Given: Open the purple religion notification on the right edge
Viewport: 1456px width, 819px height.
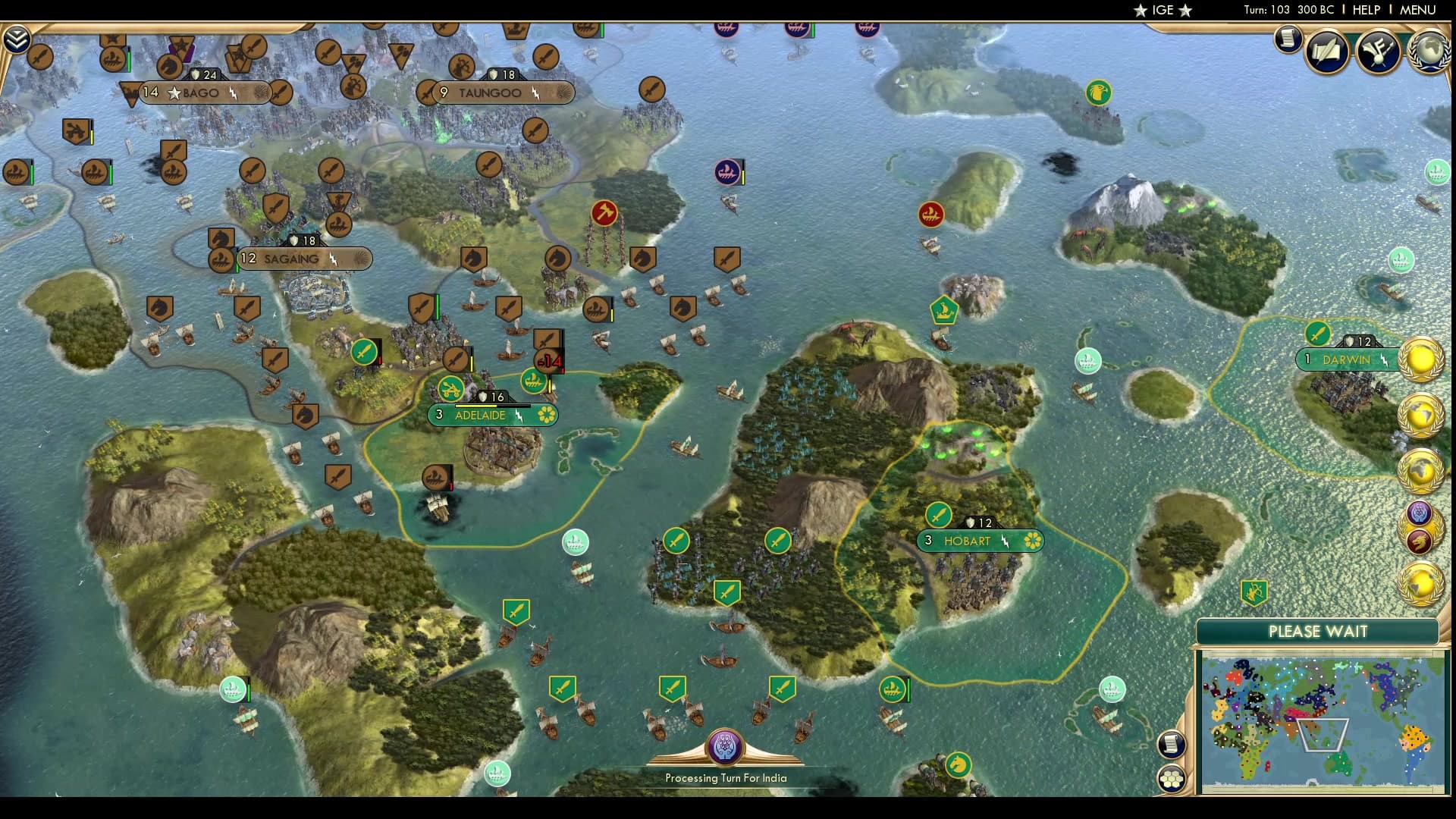Looking at the screenshot, I should click(x=1418, y=513).
